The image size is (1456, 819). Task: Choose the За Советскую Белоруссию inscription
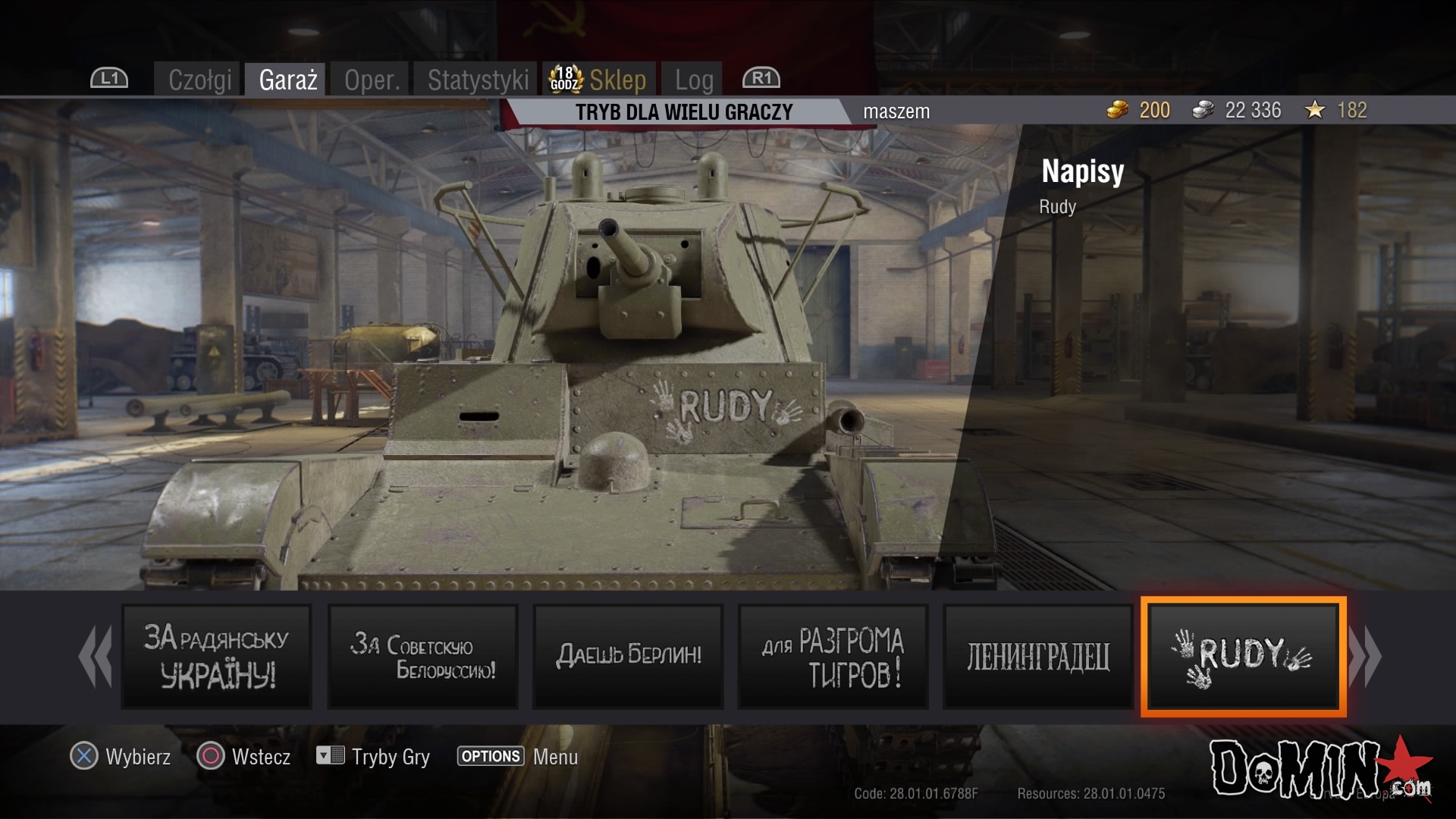click(422, 657)
